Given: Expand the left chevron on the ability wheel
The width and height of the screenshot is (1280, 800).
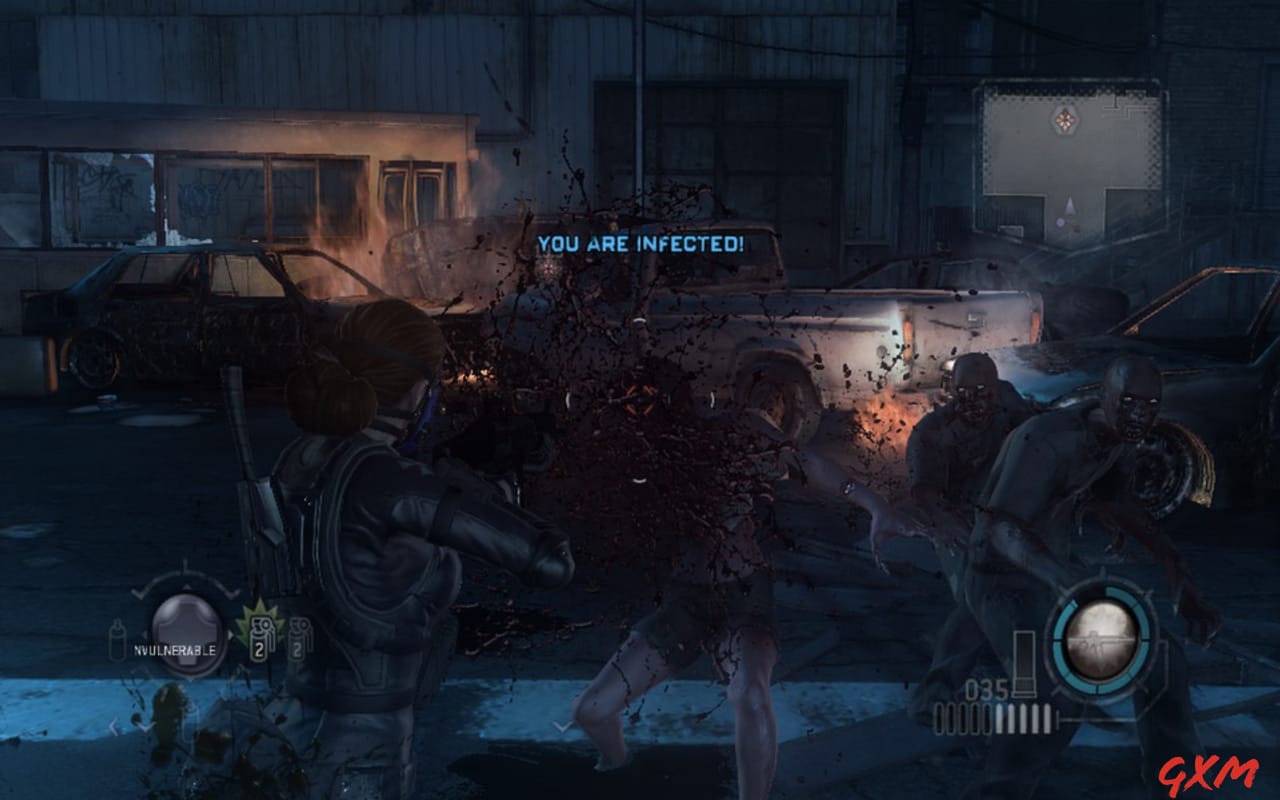Looking at the screenshot, I should pos(140,592).
